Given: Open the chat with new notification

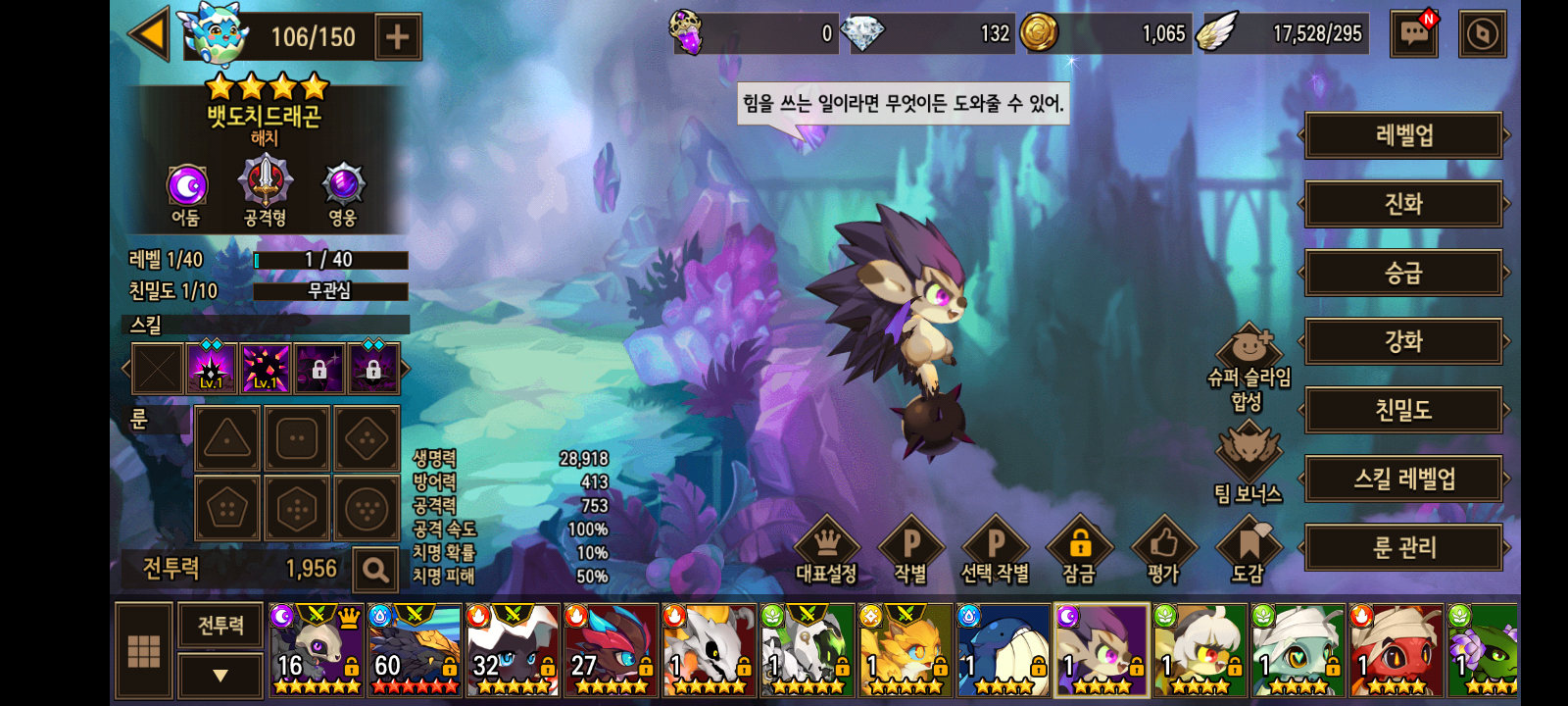Looking at the screenshot, I should (1413, 35).
